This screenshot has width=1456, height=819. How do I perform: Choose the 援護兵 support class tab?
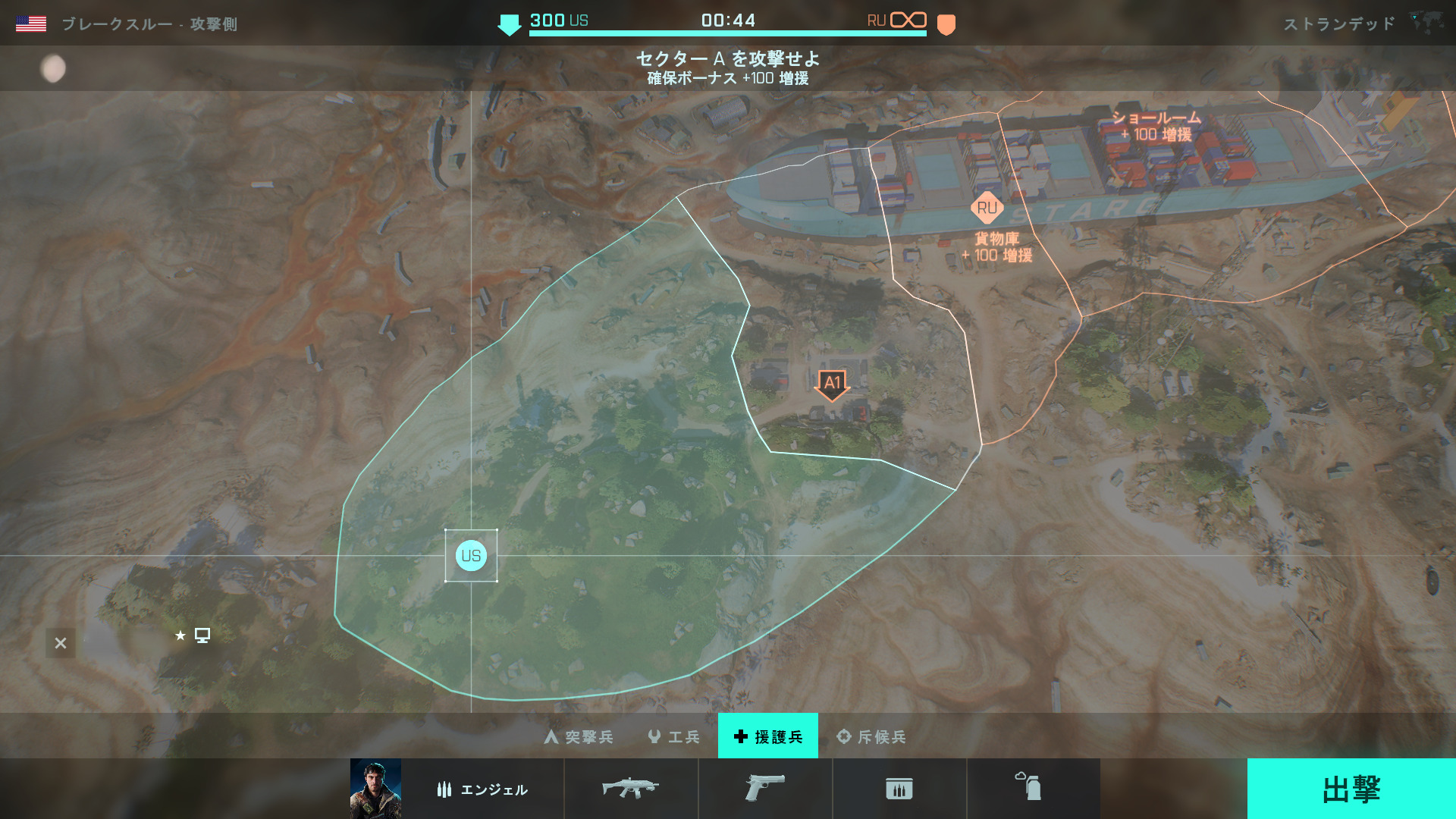[768, 736]
